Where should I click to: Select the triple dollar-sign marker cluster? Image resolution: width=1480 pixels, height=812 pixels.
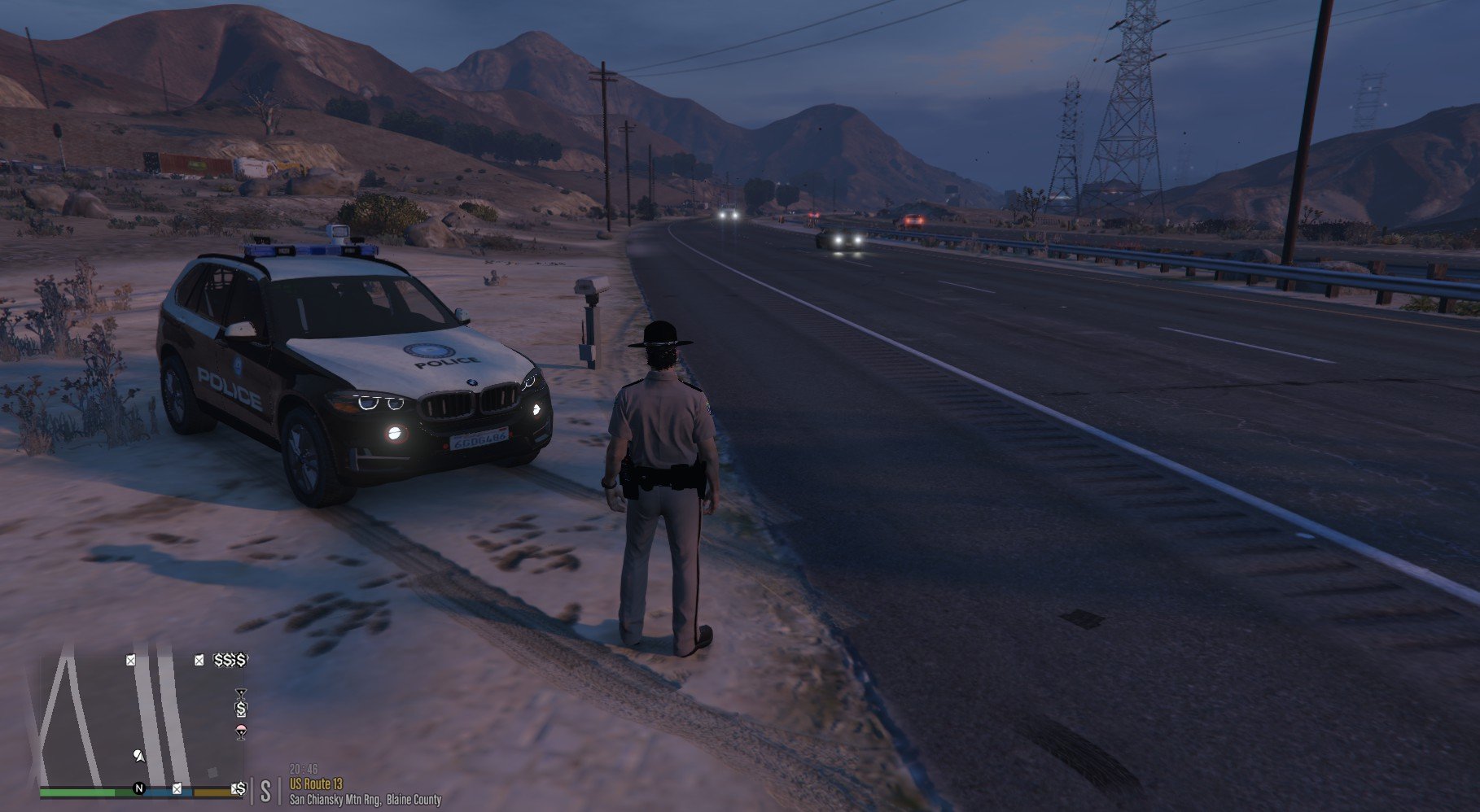(230, 660)
